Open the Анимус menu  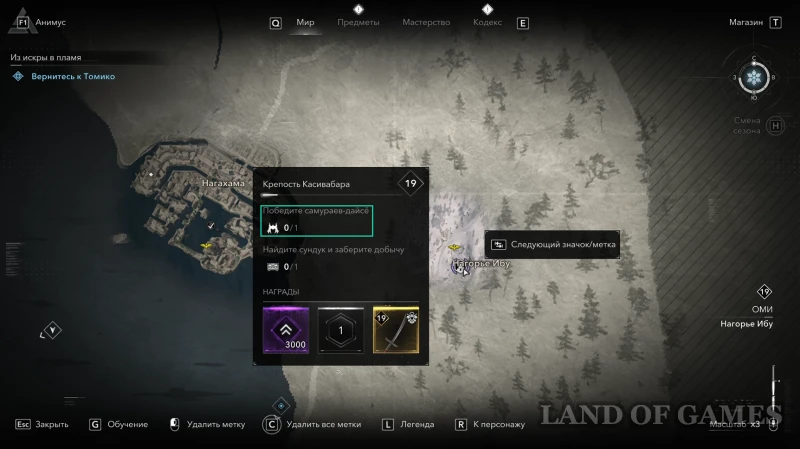(50, 21)
